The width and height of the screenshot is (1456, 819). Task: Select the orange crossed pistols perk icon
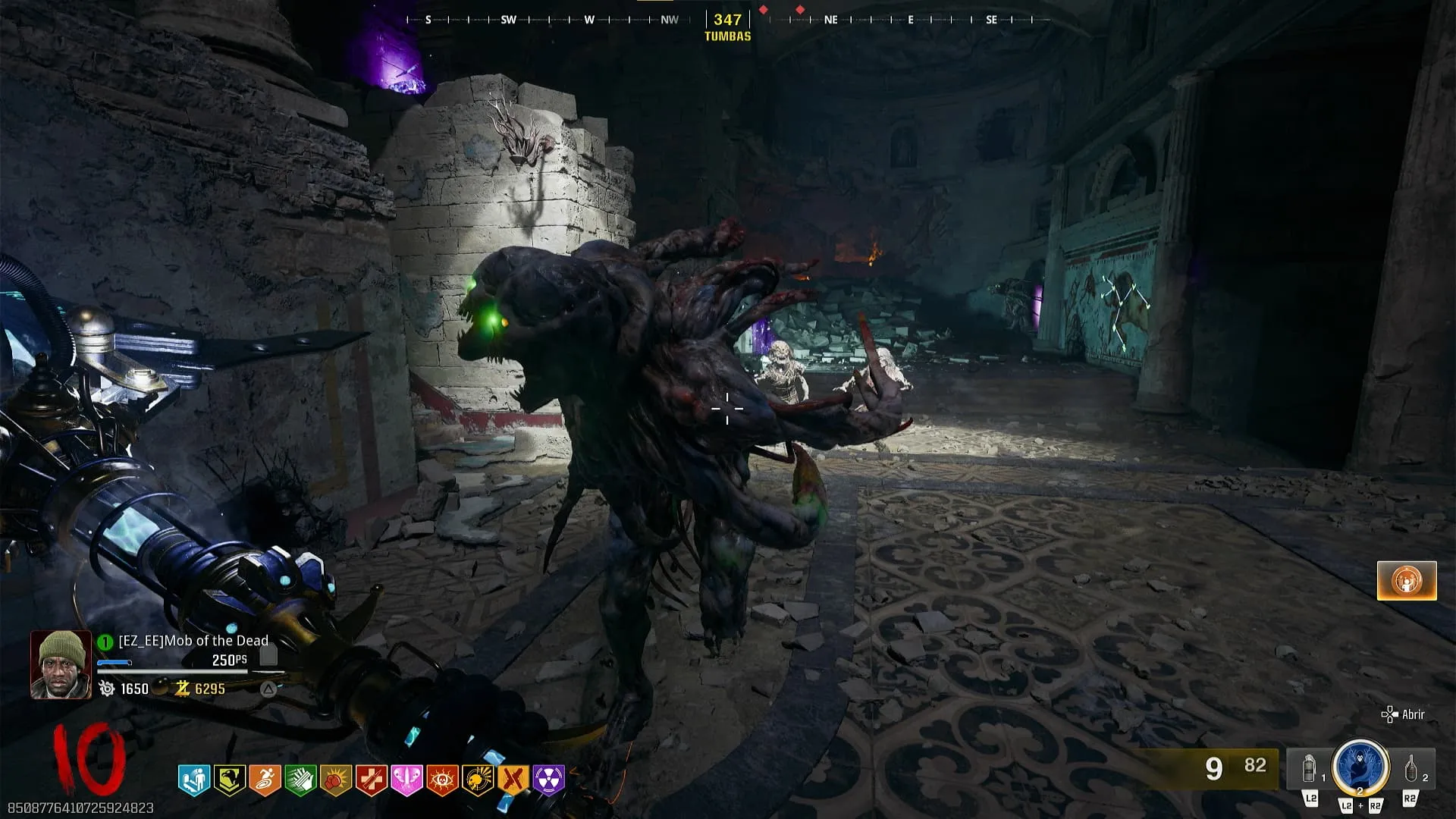pos(513,780)
